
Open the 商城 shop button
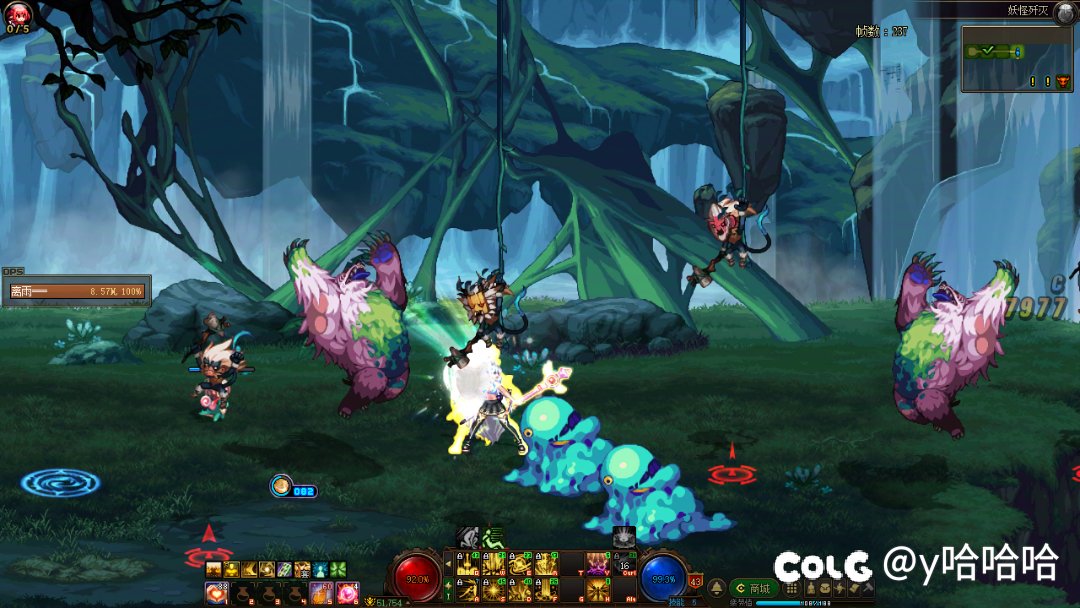755,589
